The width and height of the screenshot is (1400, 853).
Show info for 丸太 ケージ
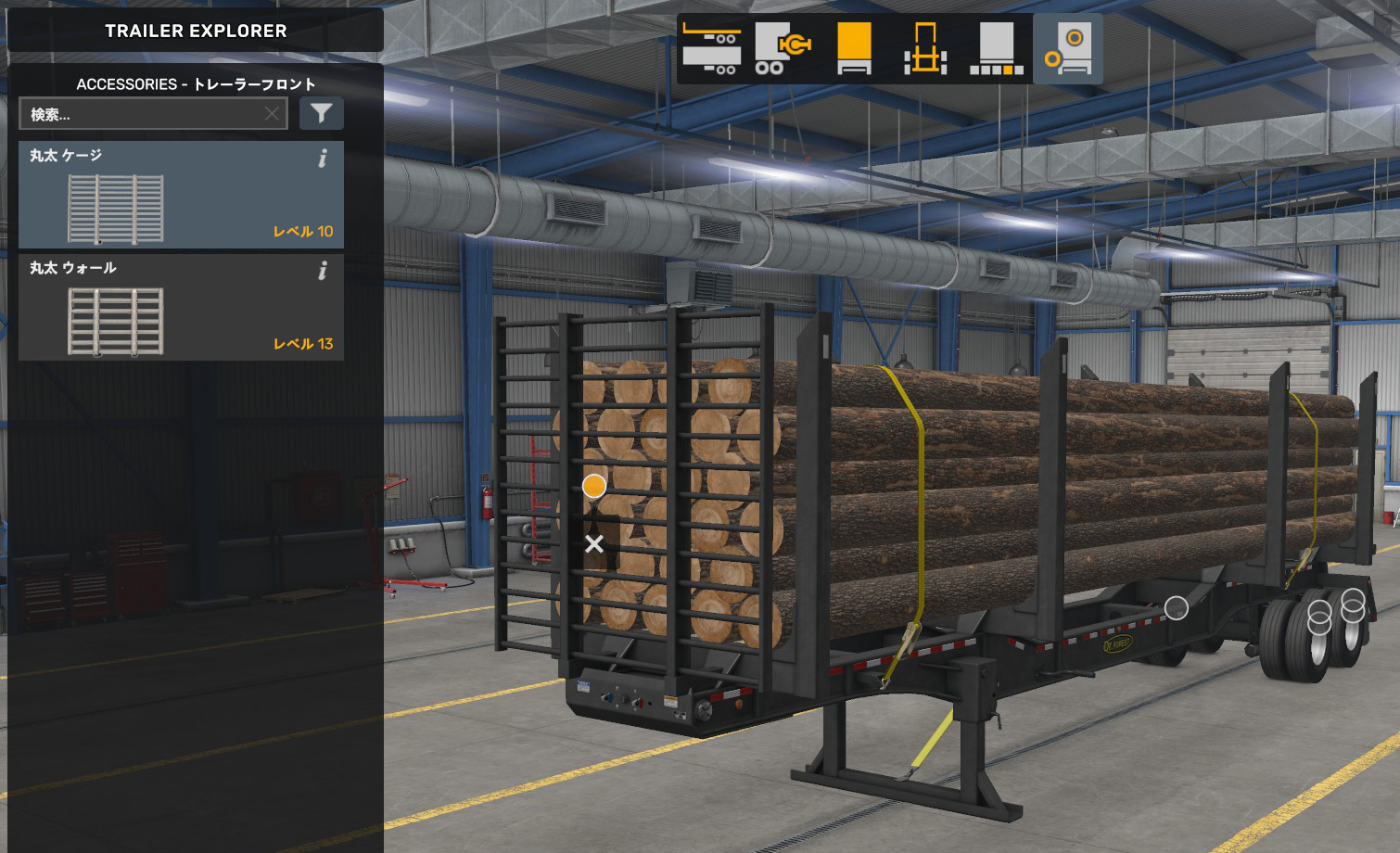(323, 159)
